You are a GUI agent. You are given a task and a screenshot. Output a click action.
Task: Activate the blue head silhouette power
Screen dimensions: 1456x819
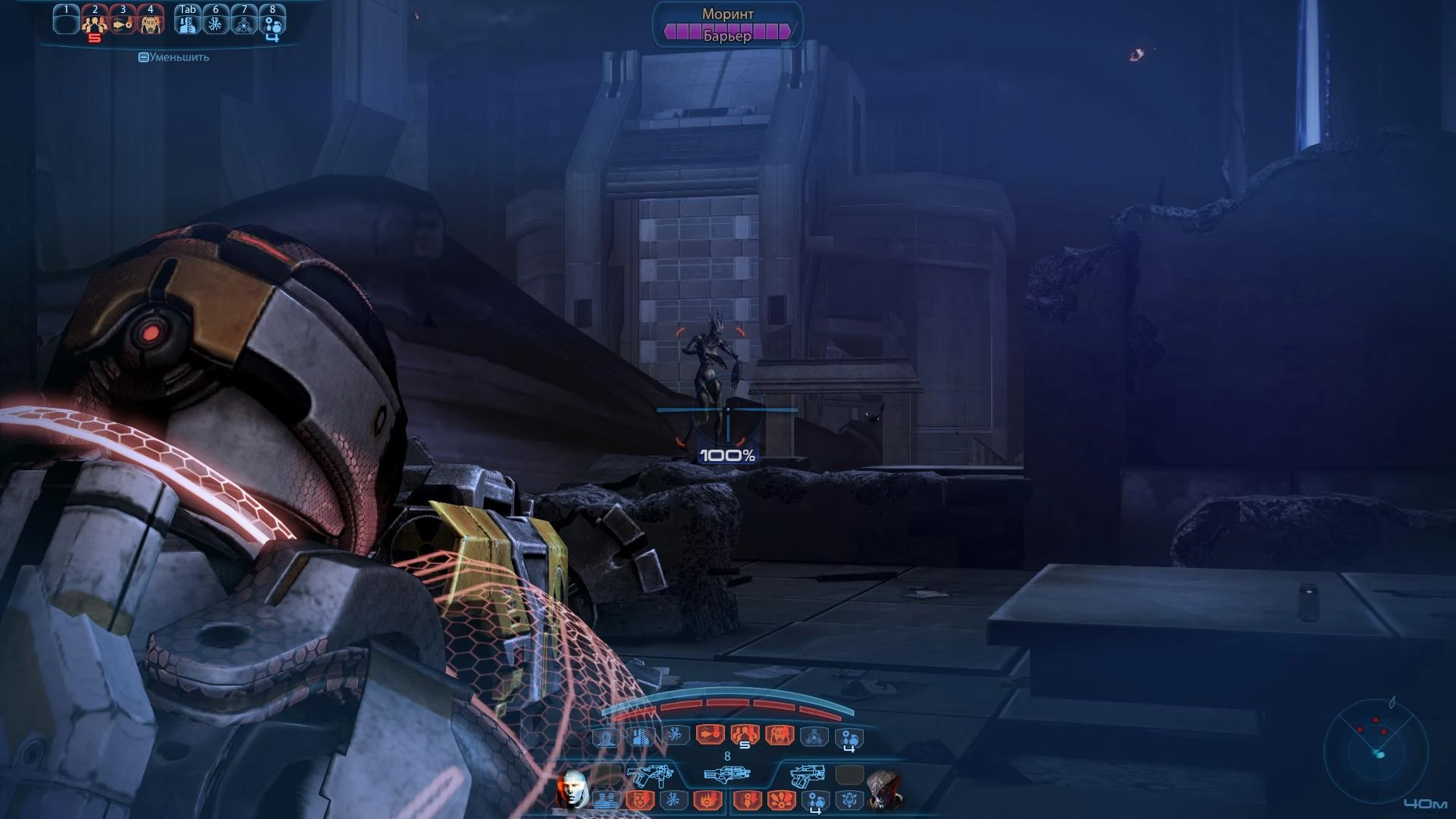(606, 737)
